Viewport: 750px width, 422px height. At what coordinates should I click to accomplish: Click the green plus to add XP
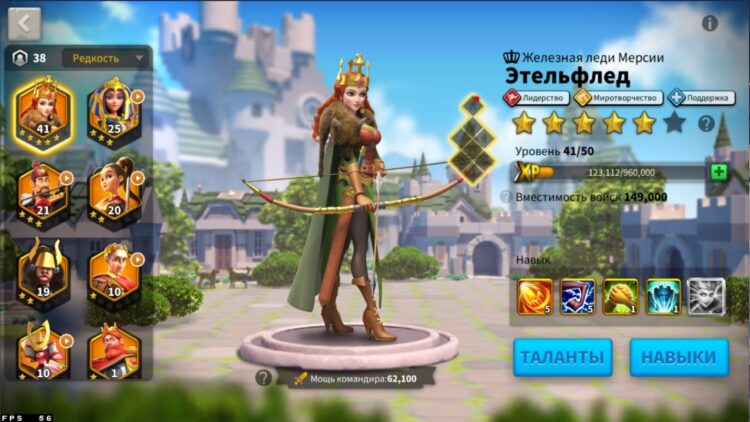coord(718,172)
